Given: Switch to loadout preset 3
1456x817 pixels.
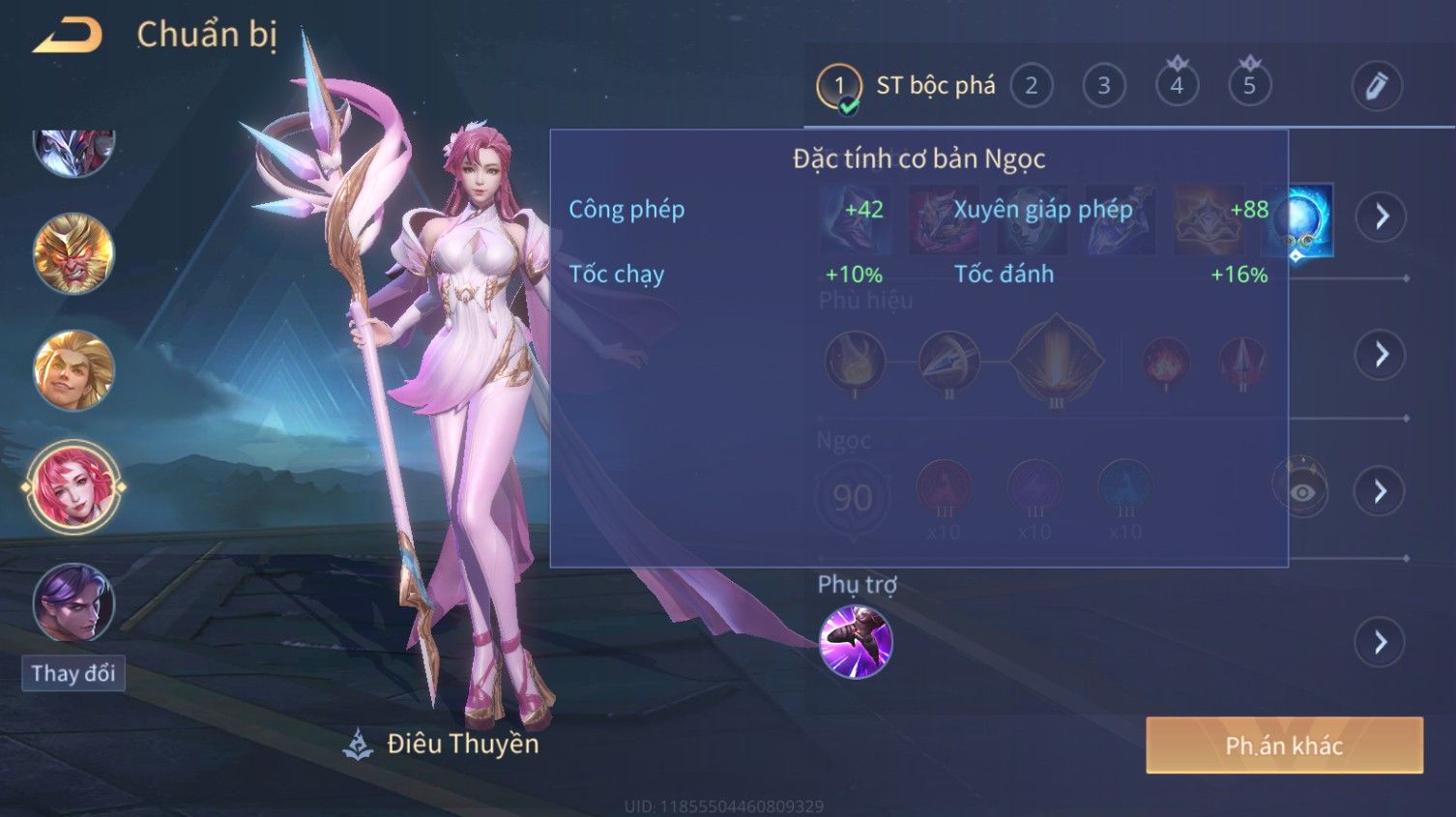Looking at the screenshot, I should click(x=1104, y=87).
